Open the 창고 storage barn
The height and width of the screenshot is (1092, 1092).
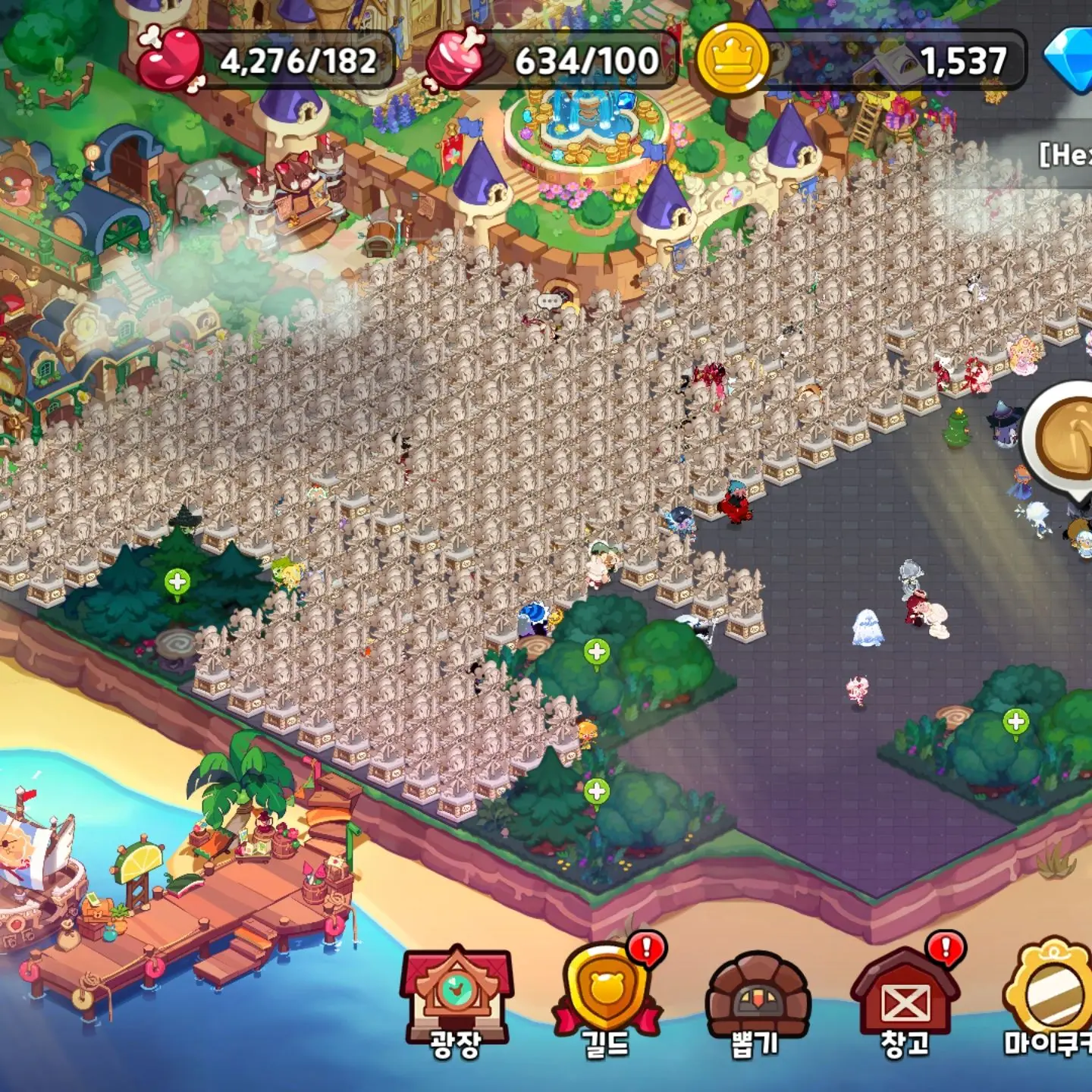coord(905,999)
